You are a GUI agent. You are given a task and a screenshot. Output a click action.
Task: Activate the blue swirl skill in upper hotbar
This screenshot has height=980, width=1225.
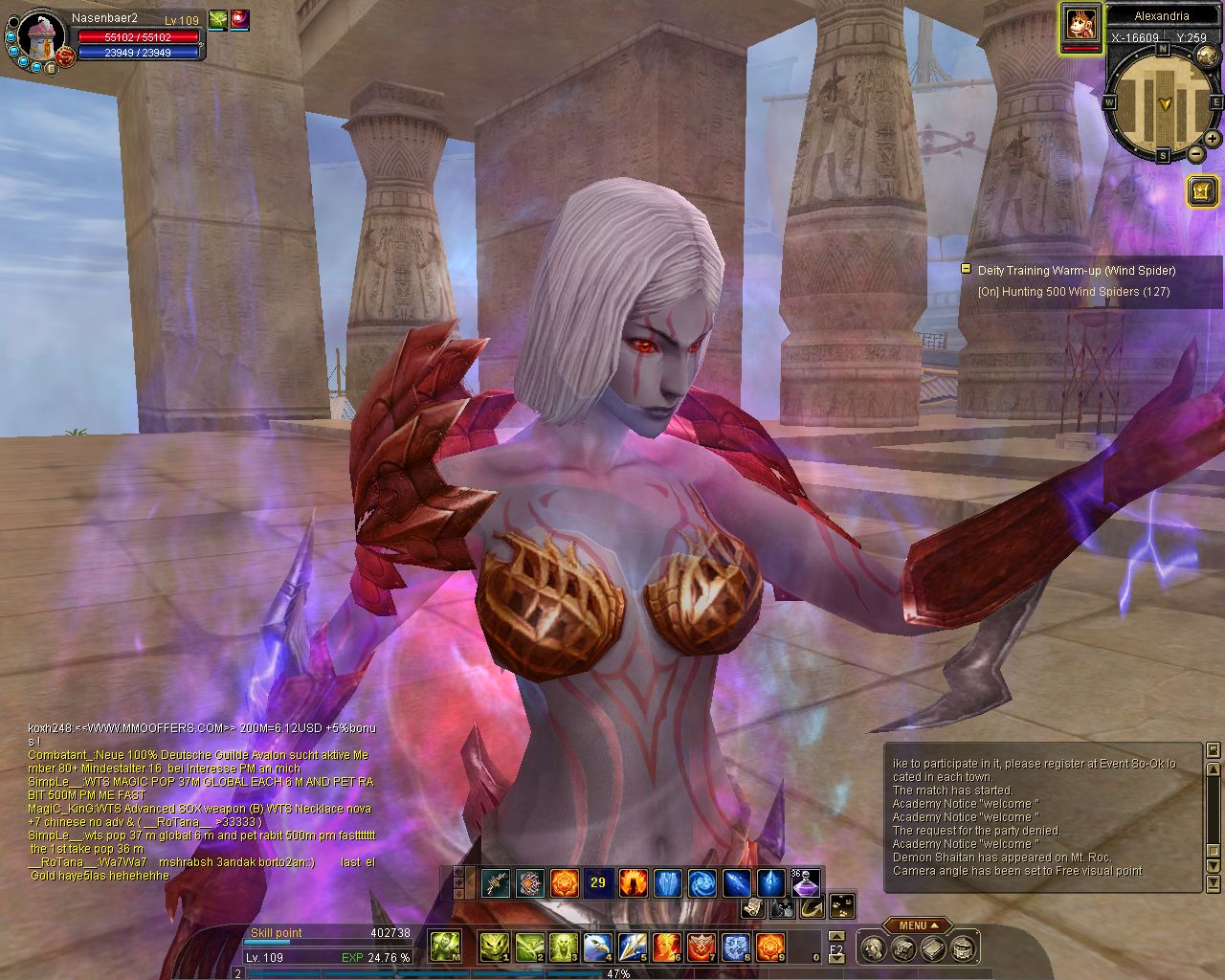click(702, 882)
